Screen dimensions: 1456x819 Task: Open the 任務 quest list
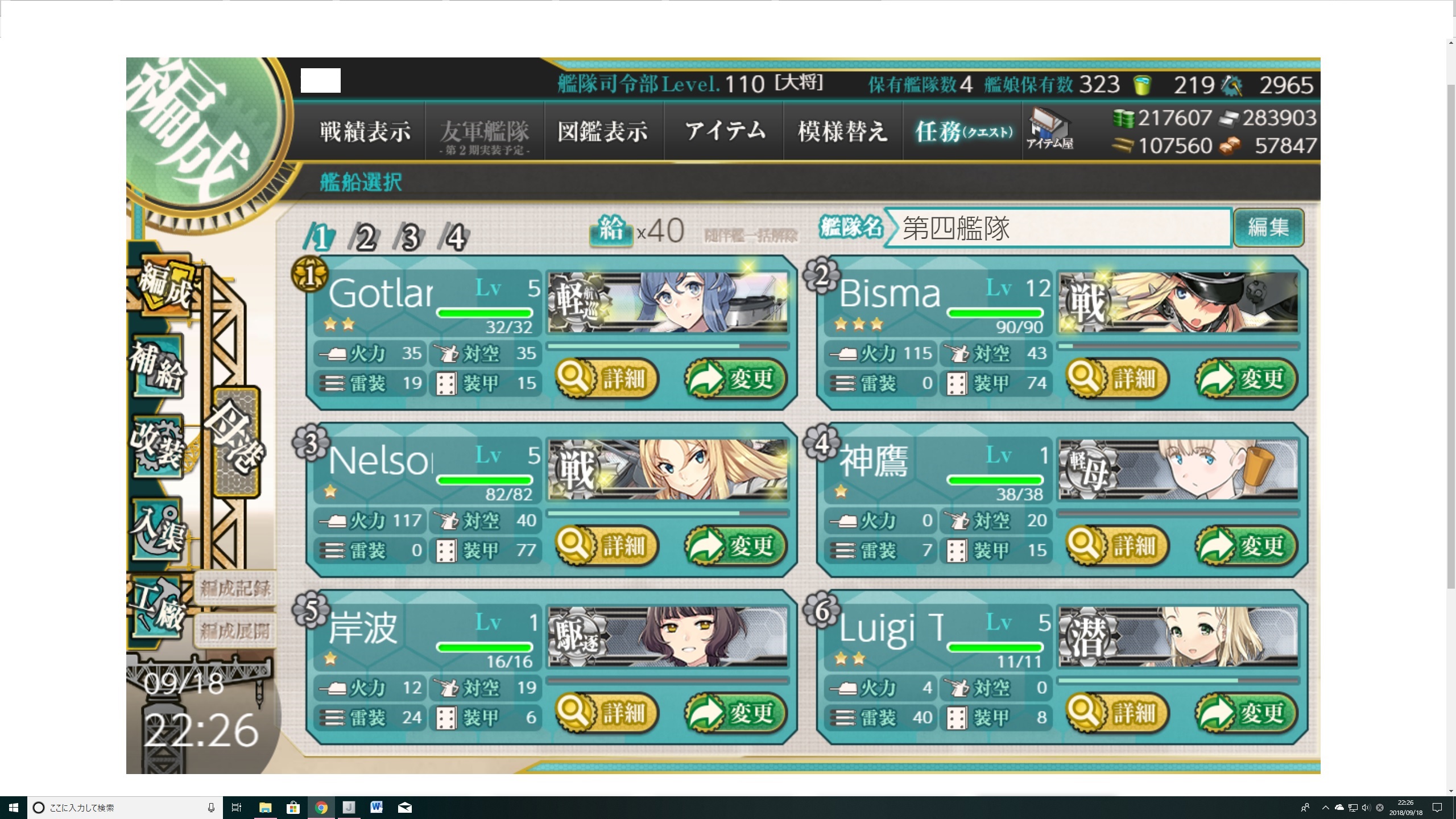[x=963, y=132]
